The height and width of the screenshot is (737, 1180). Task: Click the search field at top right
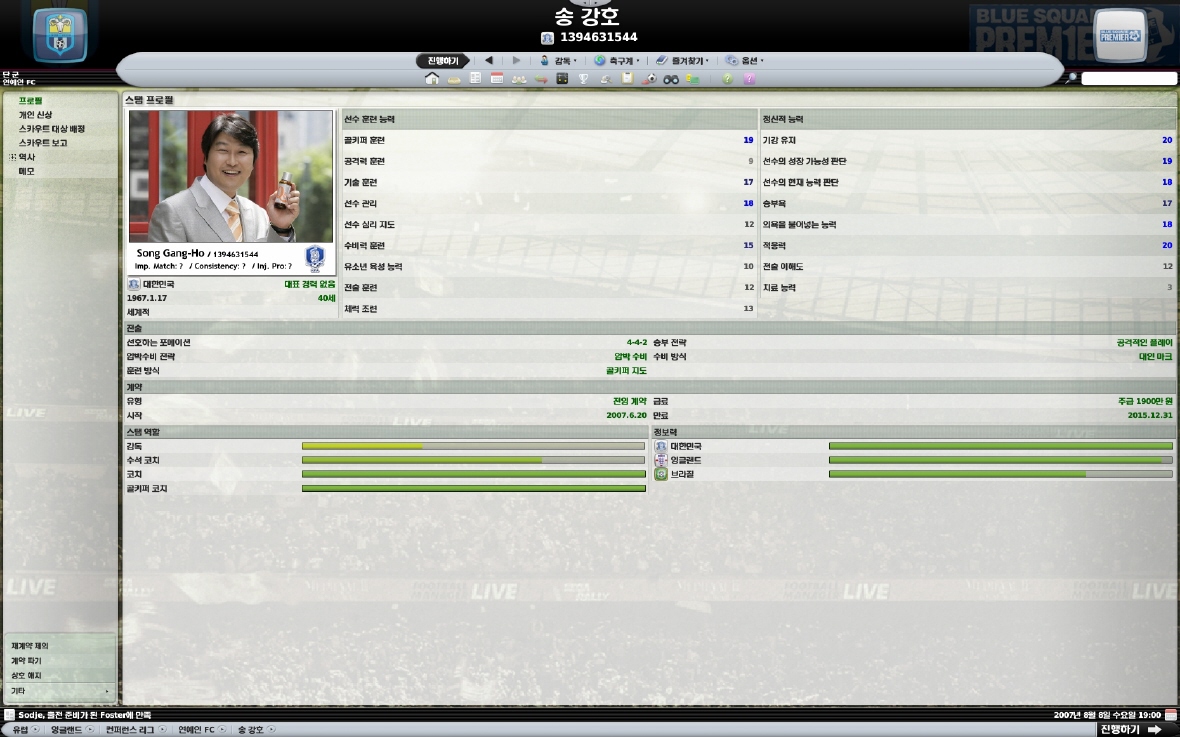pyautogui.click(x=1129, y=78)
